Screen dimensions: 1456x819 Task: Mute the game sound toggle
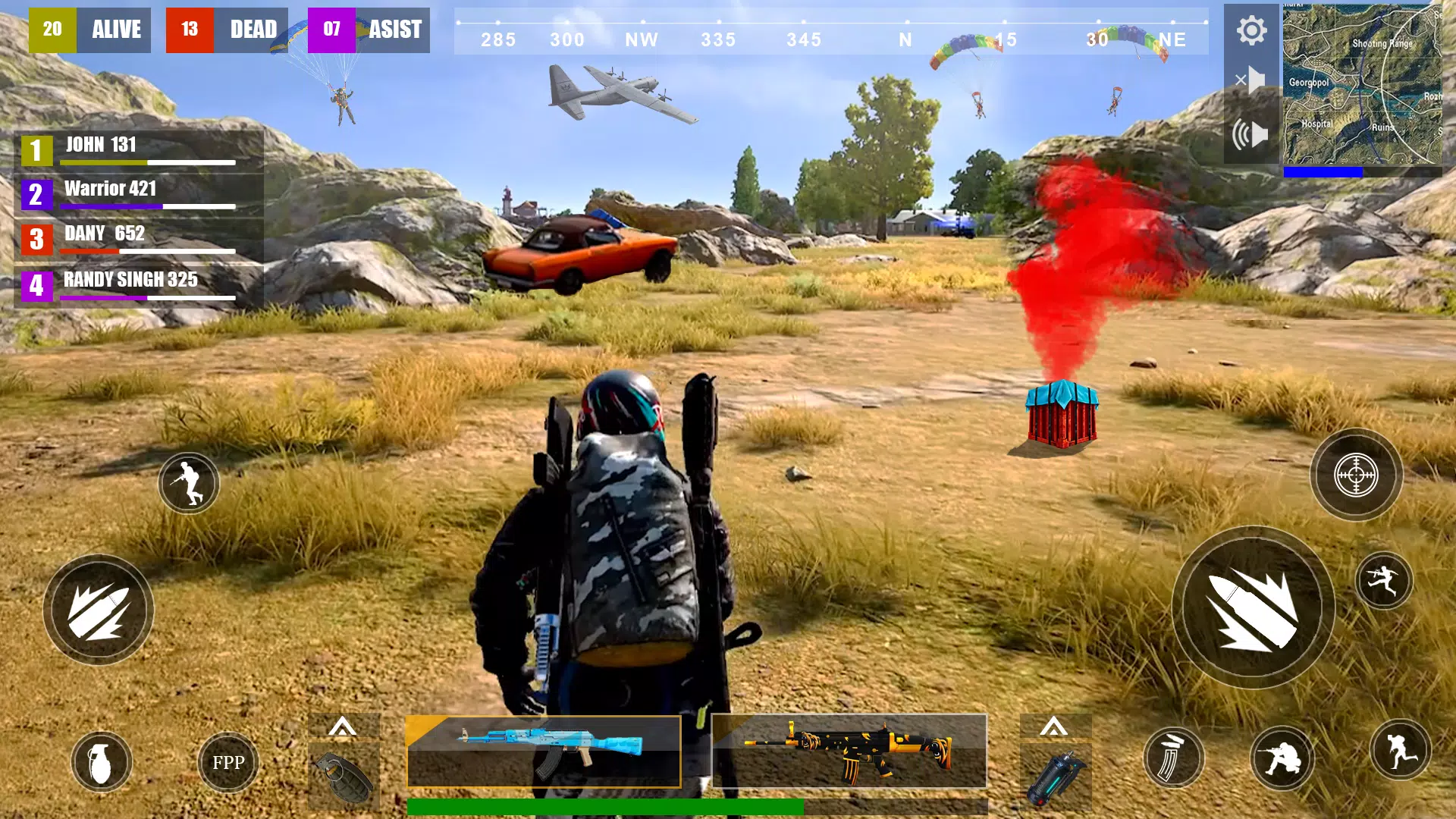(1251, 79)
